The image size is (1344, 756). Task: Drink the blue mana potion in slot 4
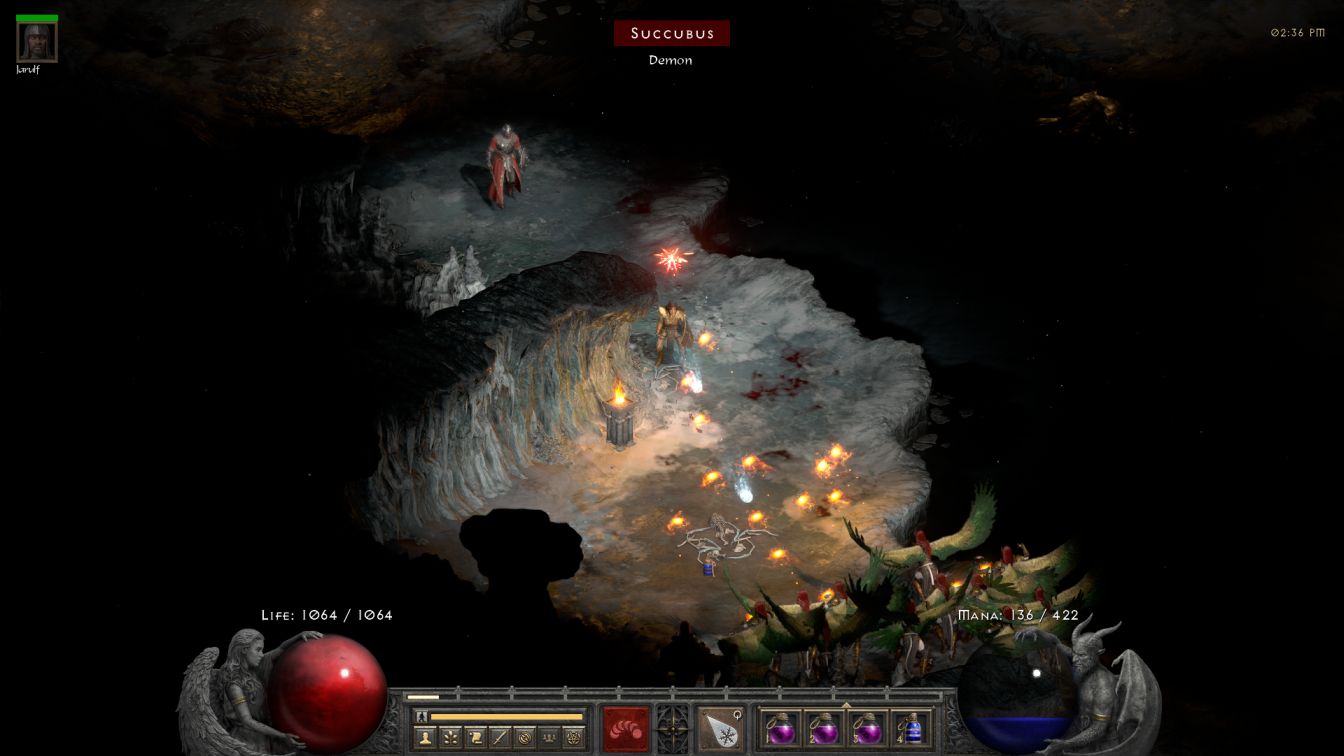tap(910, 728)
